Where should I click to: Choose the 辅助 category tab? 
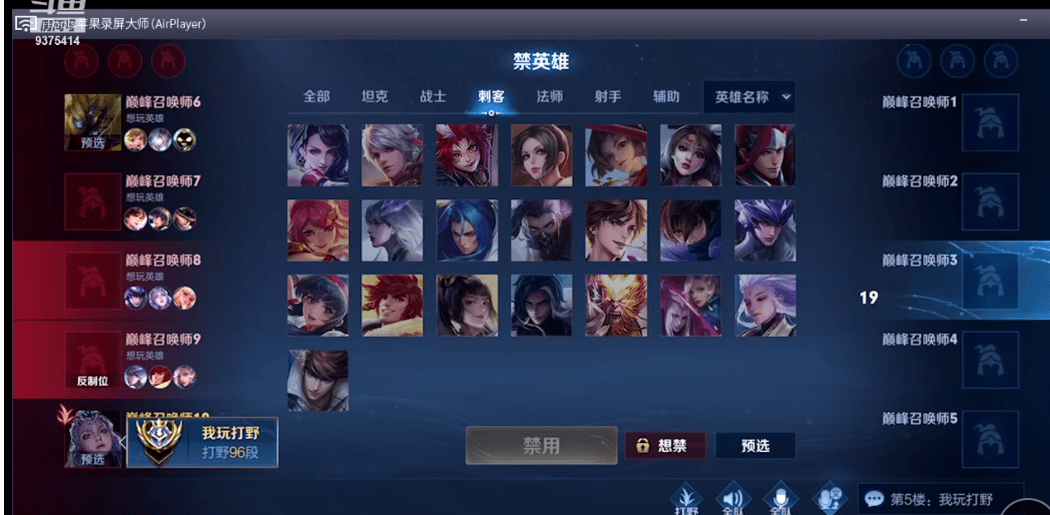[x=666, y=97]
